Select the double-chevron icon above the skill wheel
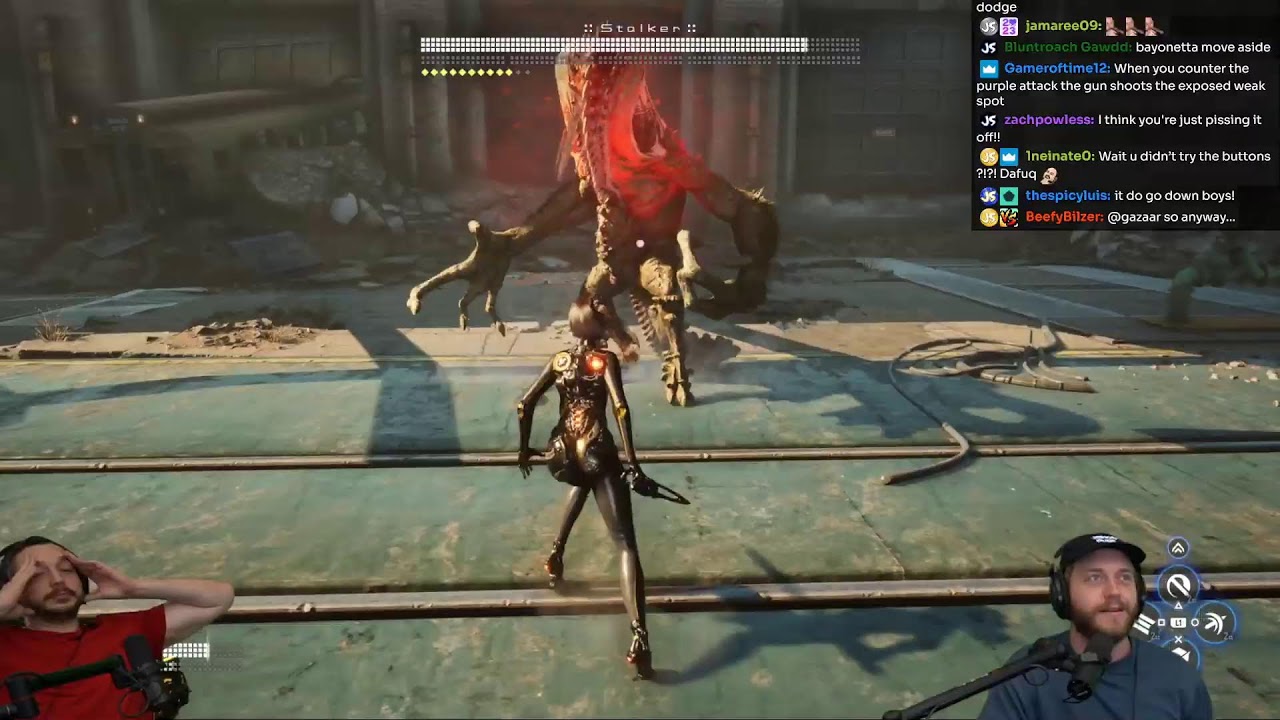The image size is (1280, 720). [1178, 548]
